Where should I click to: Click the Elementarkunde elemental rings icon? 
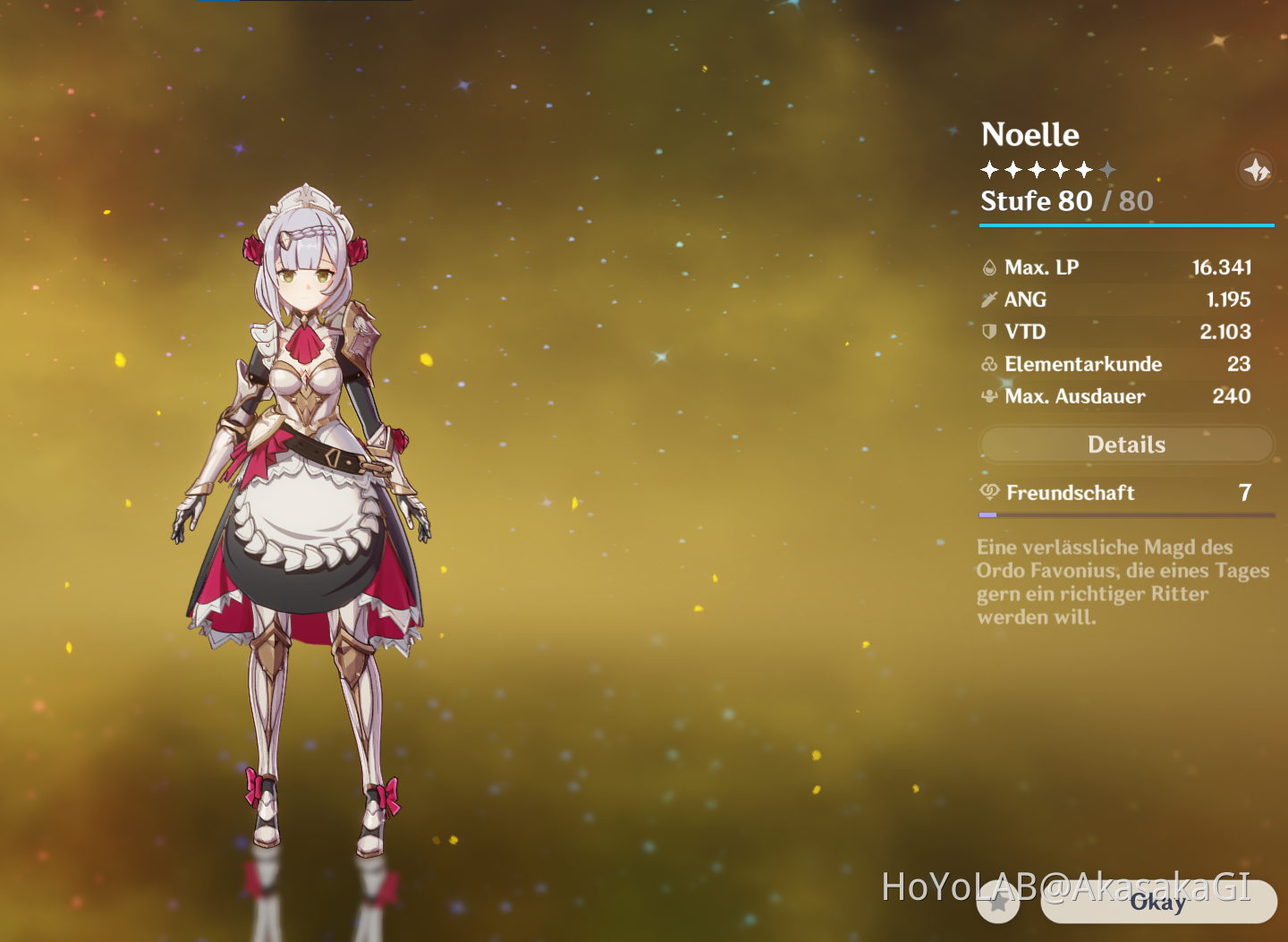(x=989, y=364)
